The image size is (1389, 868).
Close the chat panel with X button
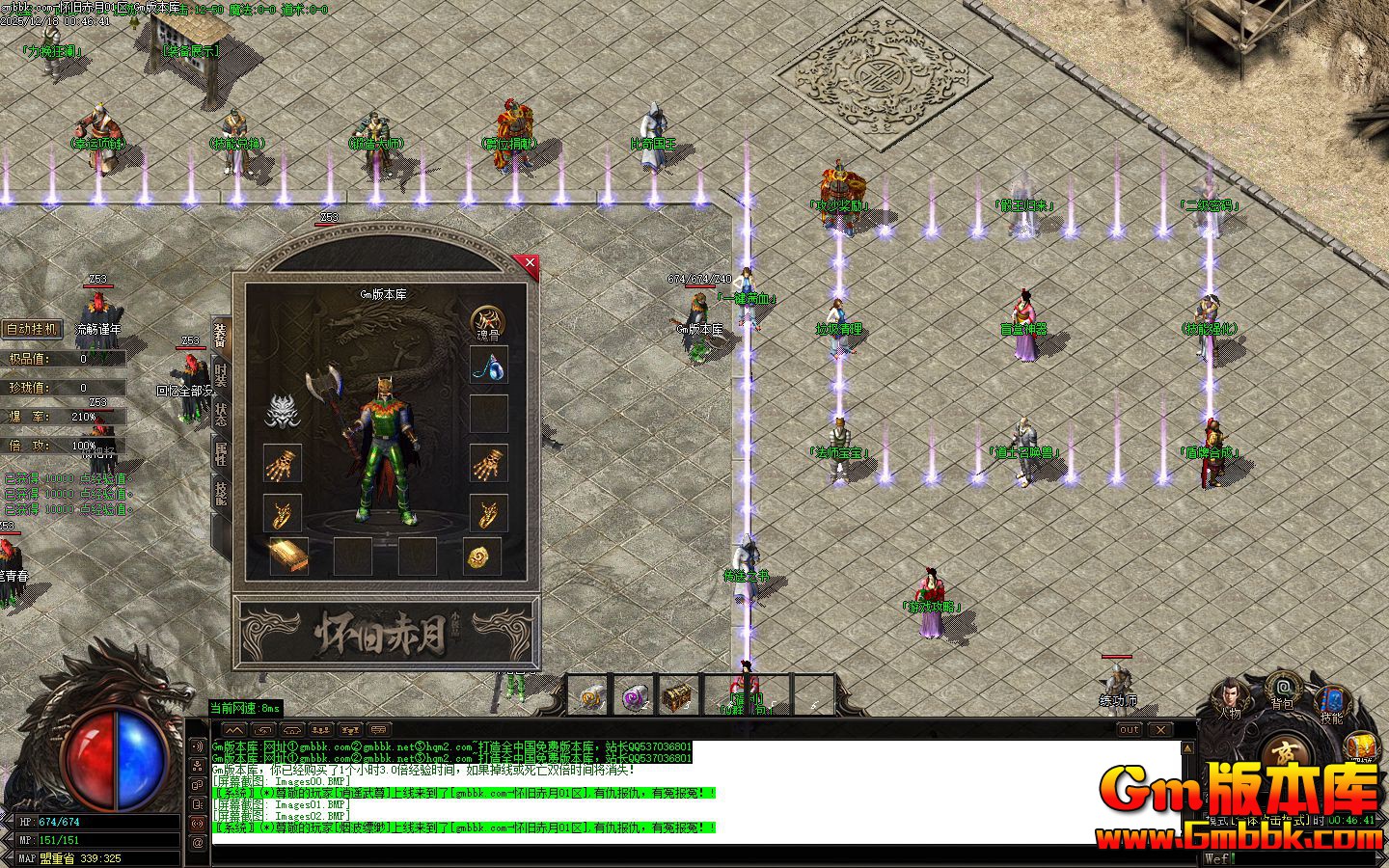[x=1160, y=730]
